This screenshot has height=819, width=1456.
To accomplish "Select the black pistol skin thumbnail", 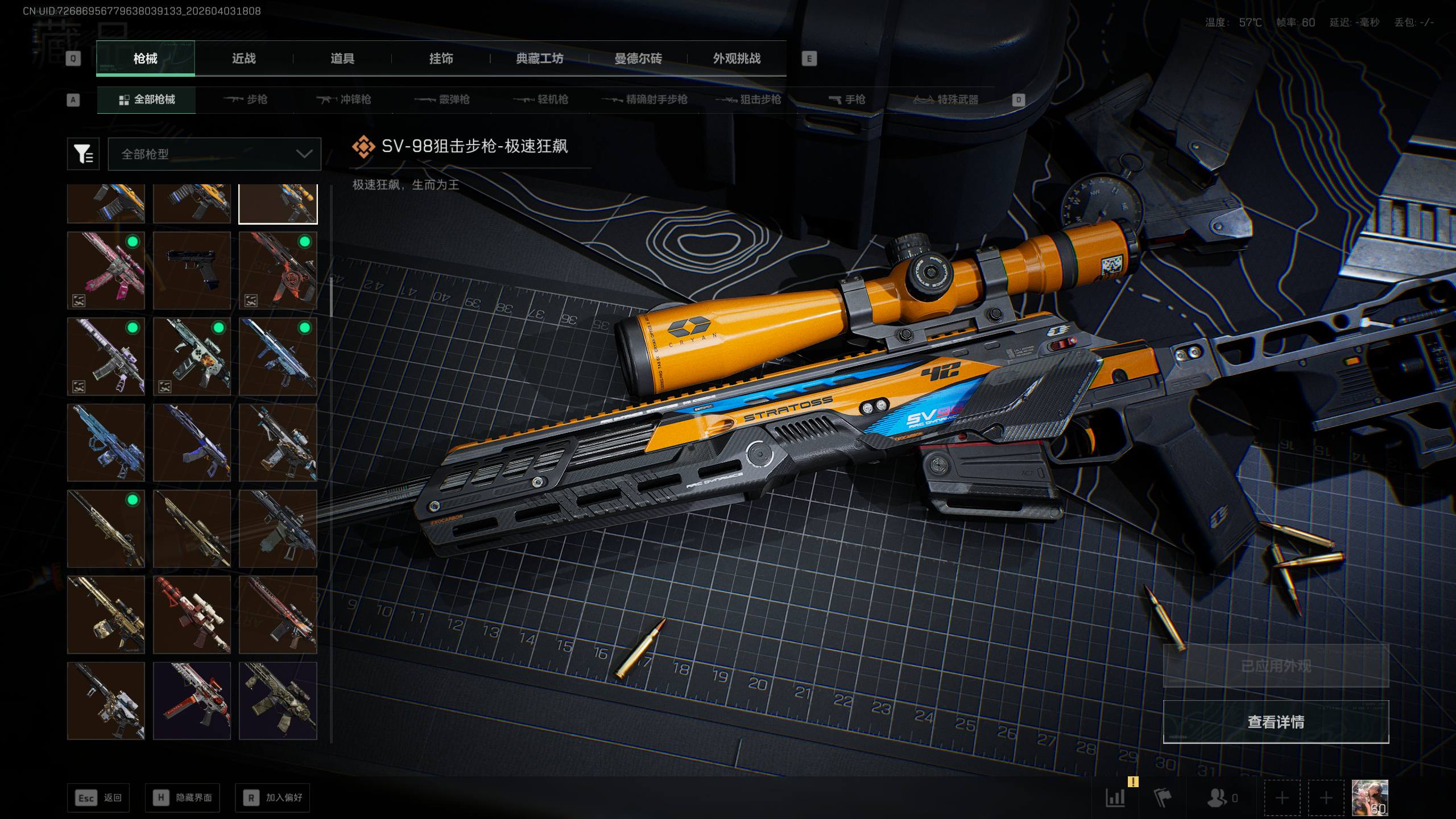I will point(192,270).
